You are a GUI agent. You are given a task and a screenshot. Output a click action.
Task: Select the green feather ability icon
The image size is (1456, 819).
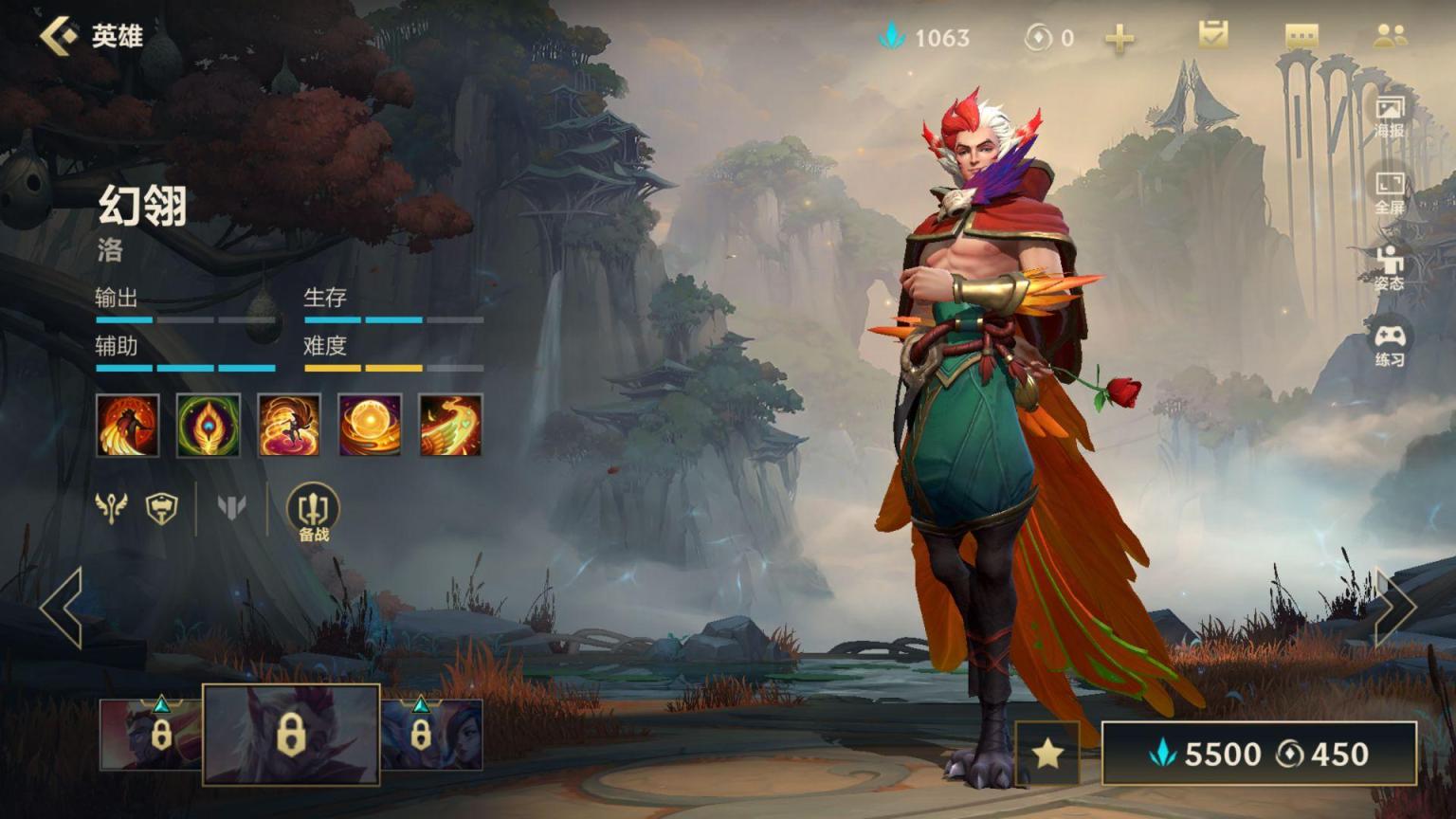[209, 425]
